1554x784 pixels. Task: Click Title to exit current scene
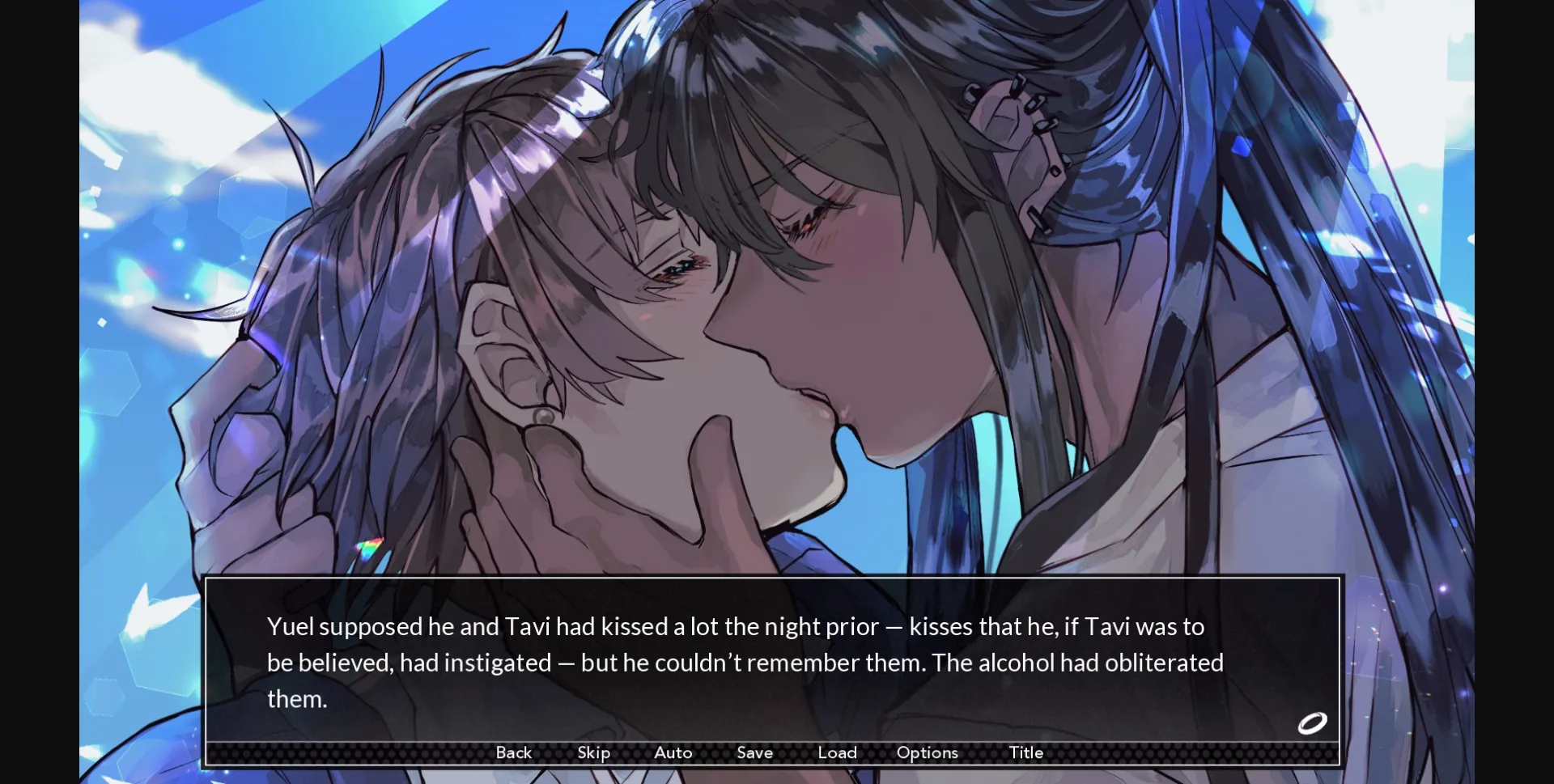tap(1025, 752)
